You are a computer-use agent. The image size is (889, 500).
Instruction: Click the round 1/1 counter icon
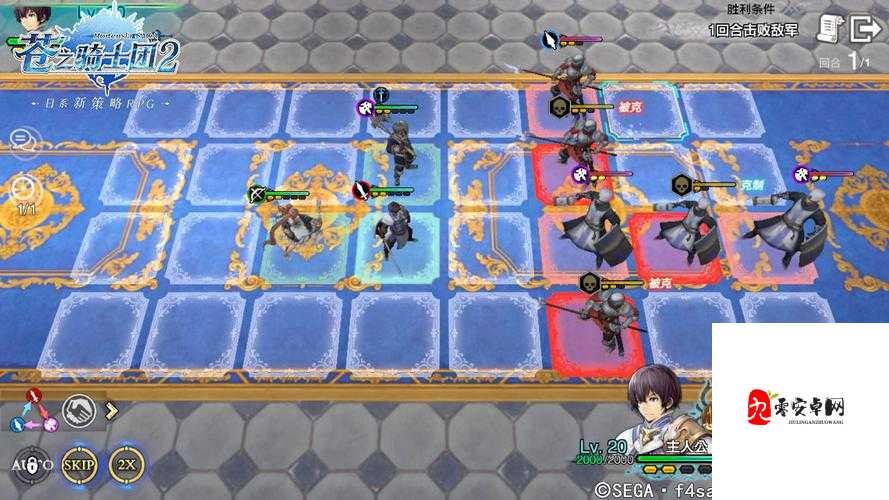pyautogui.click(x=22, y=189)
